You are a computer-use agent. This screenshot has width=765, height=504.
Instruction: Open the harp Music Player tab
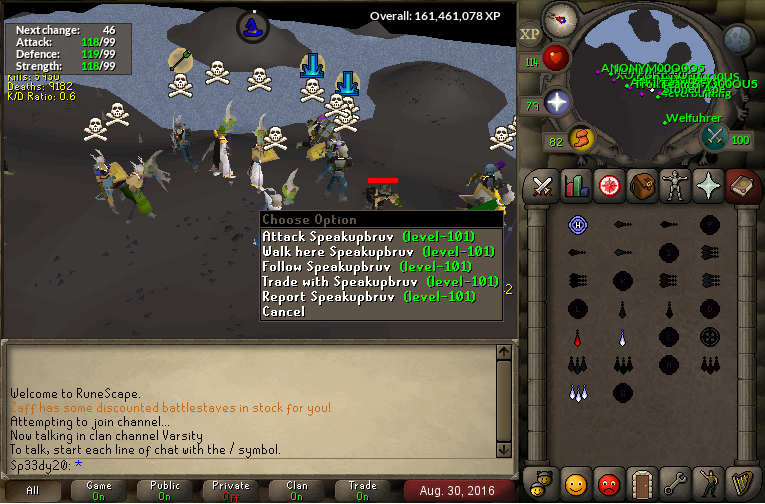(x=740, y=484)
